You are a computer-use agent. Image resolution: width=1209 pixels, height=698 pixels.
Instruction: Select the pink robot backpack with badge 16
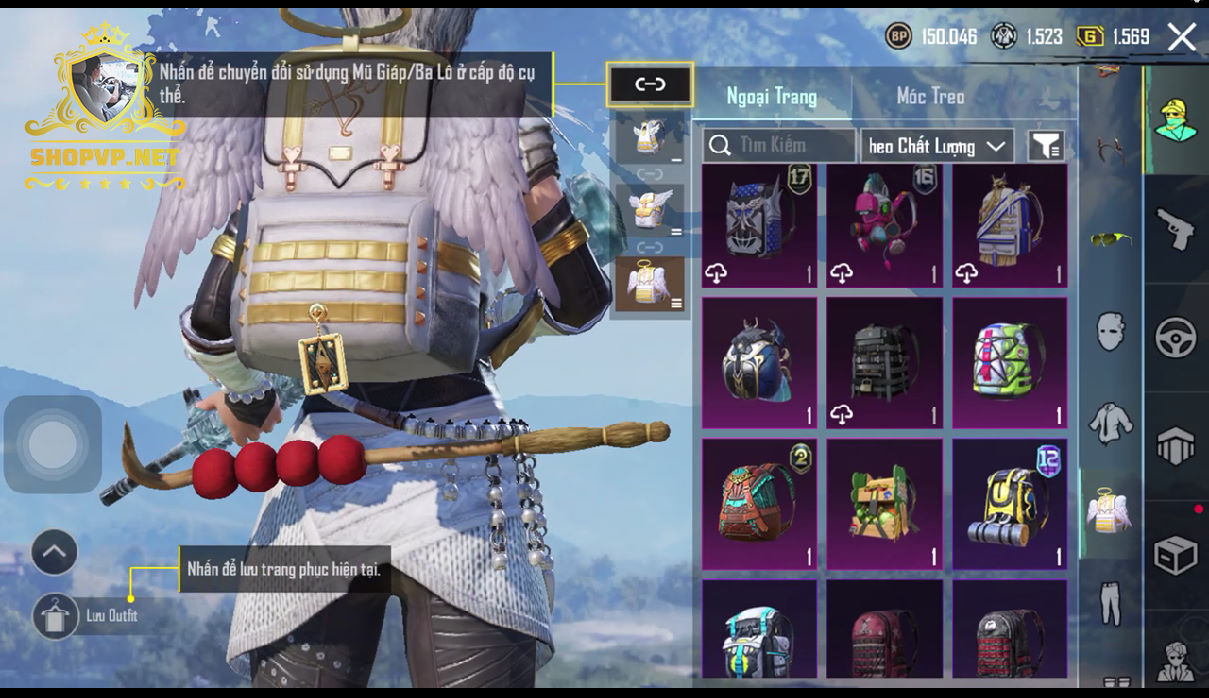(x=884, y=227)
